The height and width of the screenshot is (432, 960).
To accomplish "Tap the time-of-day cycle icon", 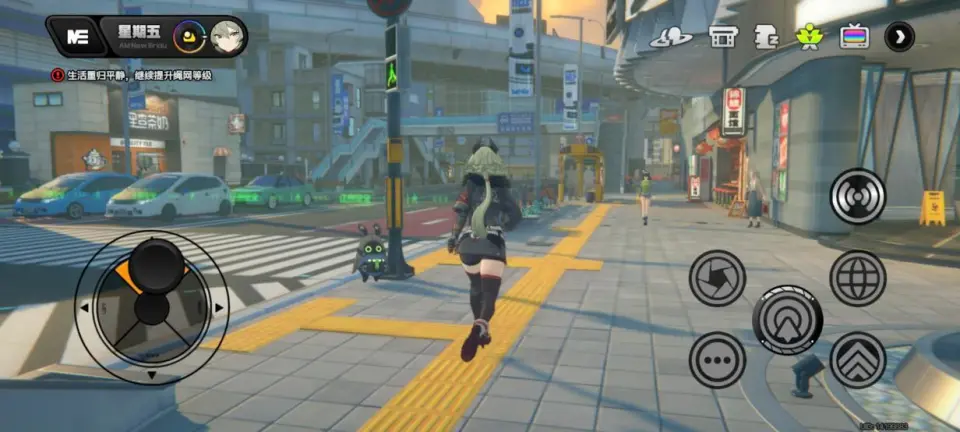I will [x=188, y=38].
